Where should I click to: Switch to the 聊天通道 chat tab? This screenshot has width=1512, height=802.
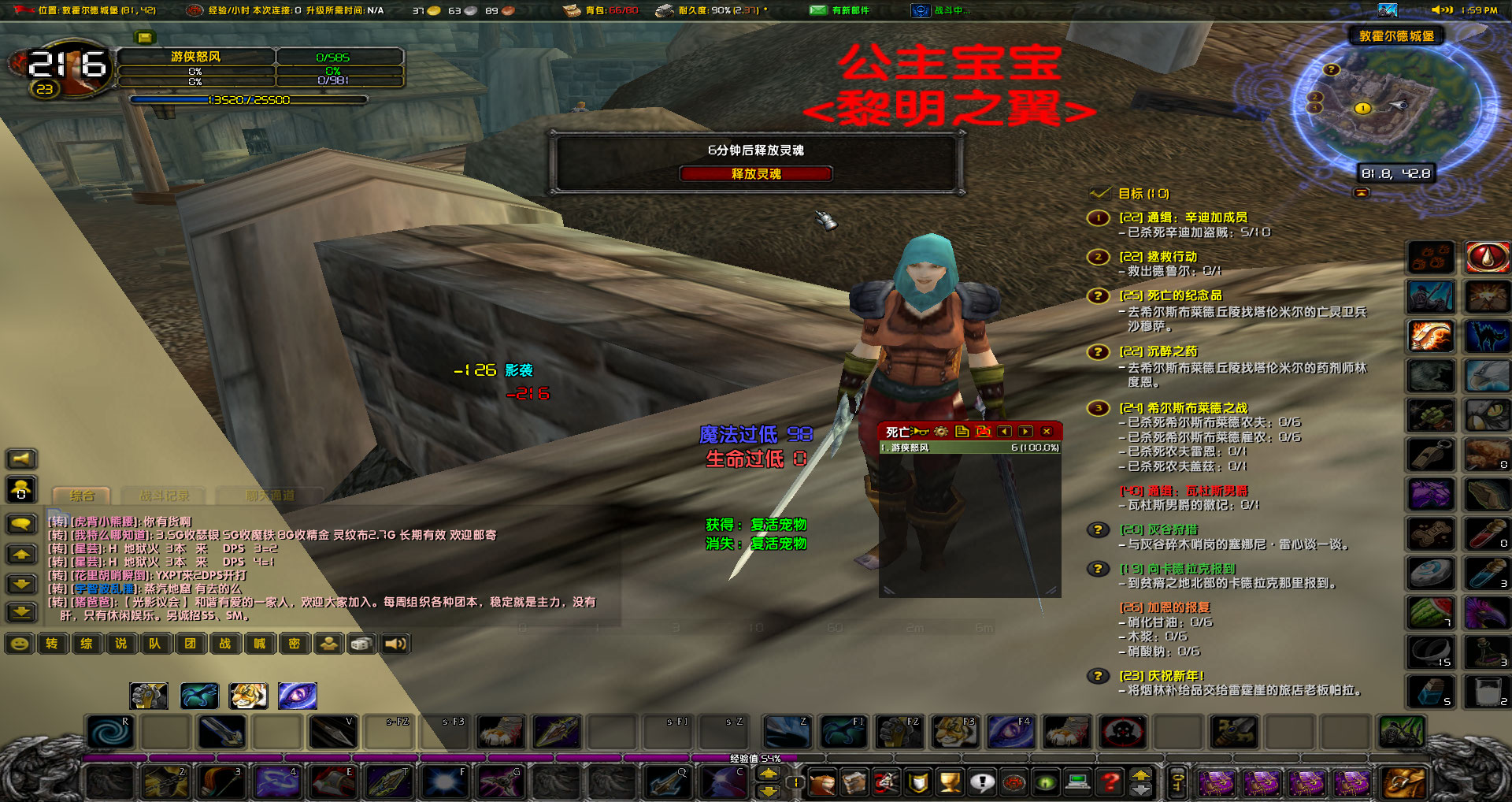pos(271,496)
